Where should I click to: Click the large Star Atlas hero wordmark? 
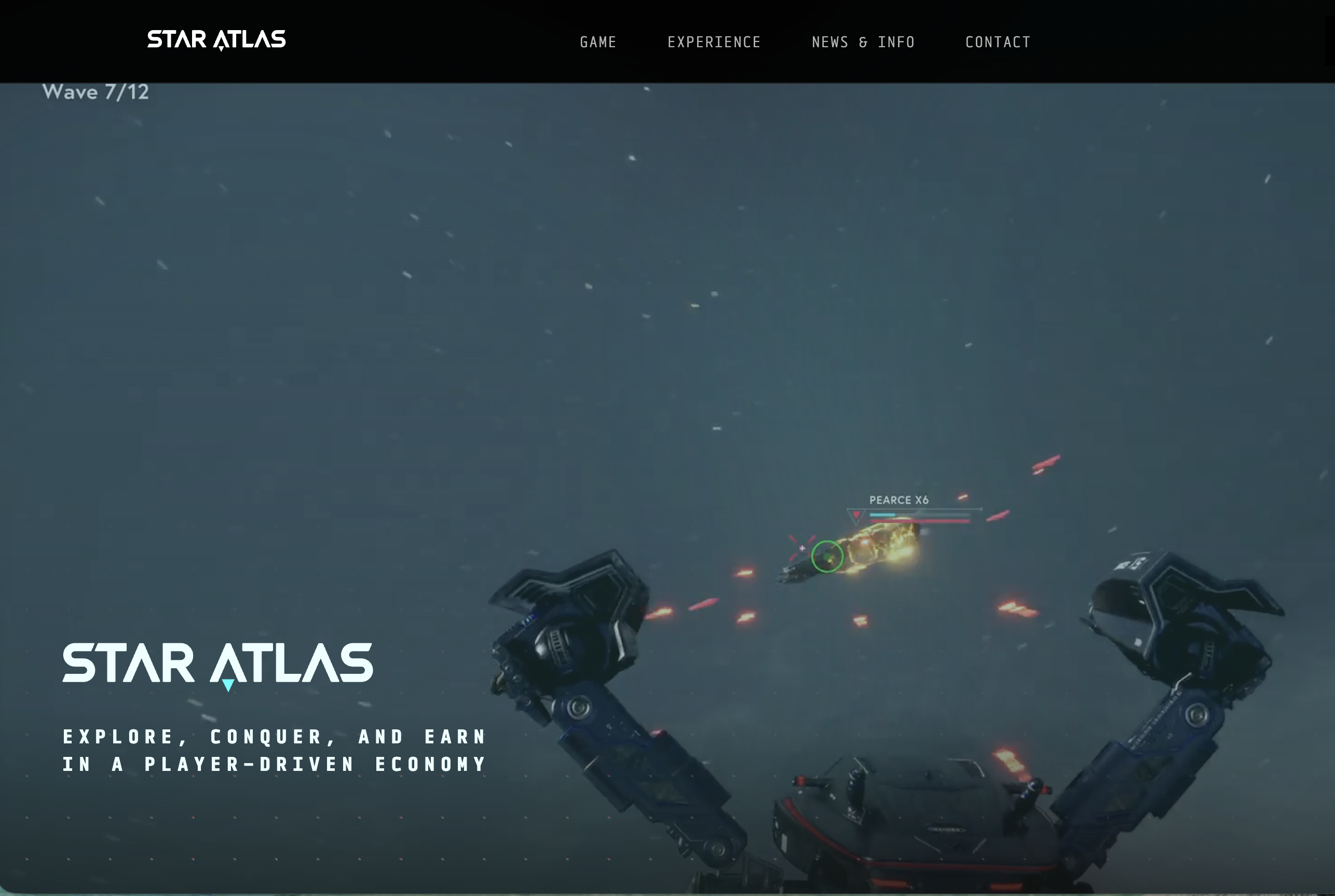coord(217,662)
